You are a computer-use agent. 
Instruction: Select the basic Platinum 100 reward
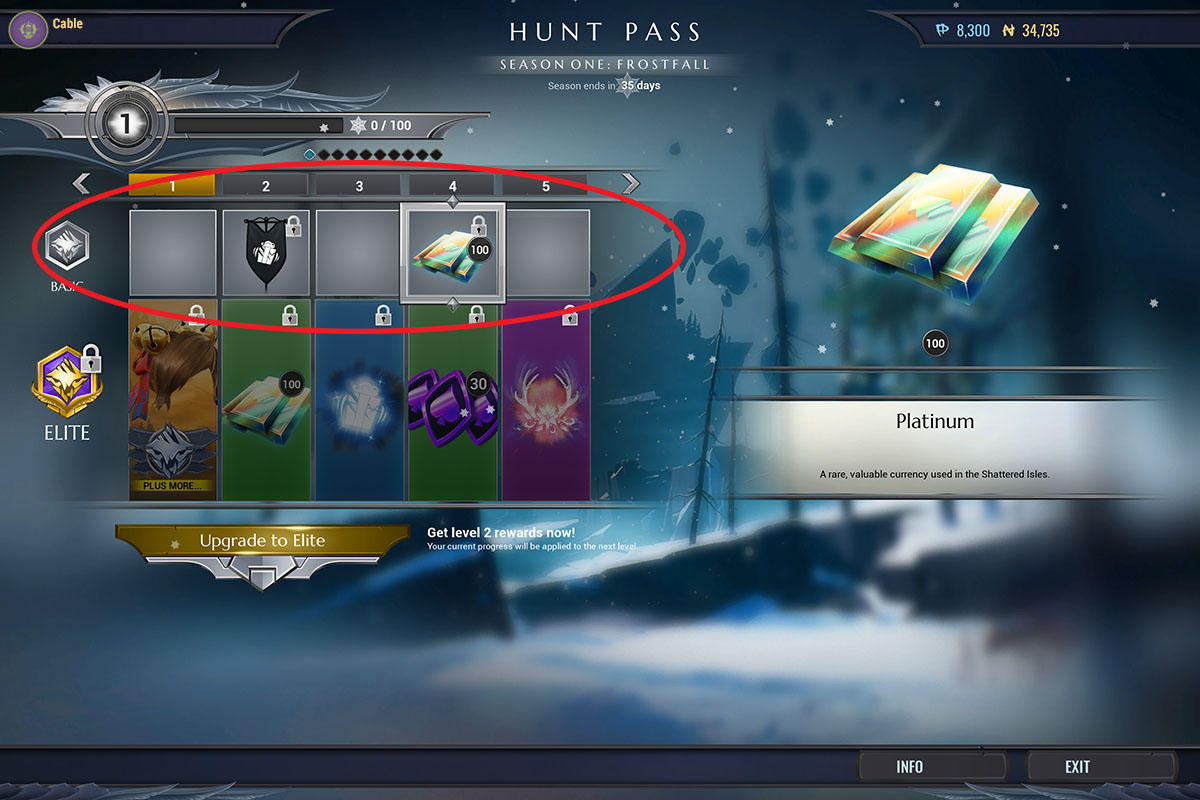tap(452, 253)
